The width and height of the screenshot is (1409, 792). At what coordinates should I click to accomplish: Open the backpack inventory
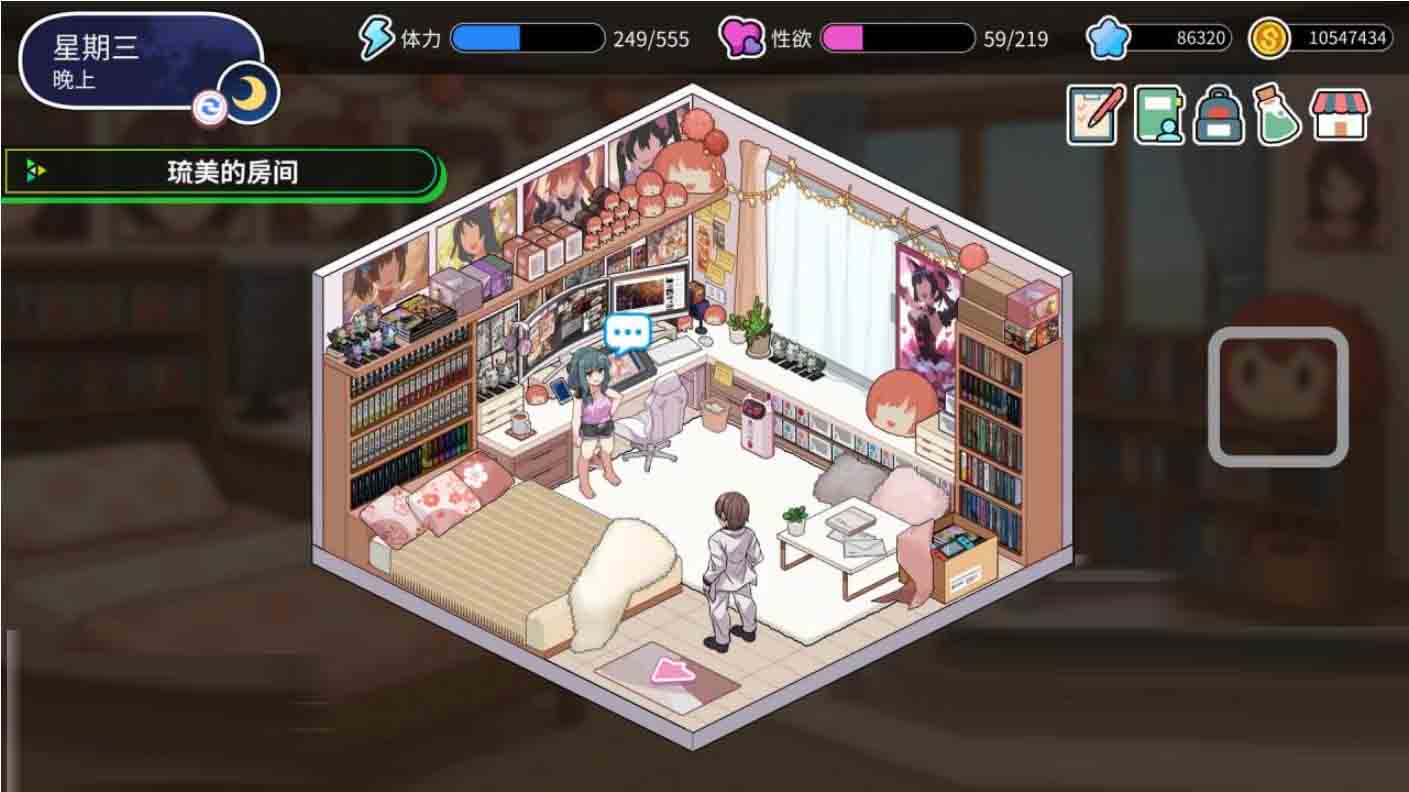click(x=1218, y=115)
